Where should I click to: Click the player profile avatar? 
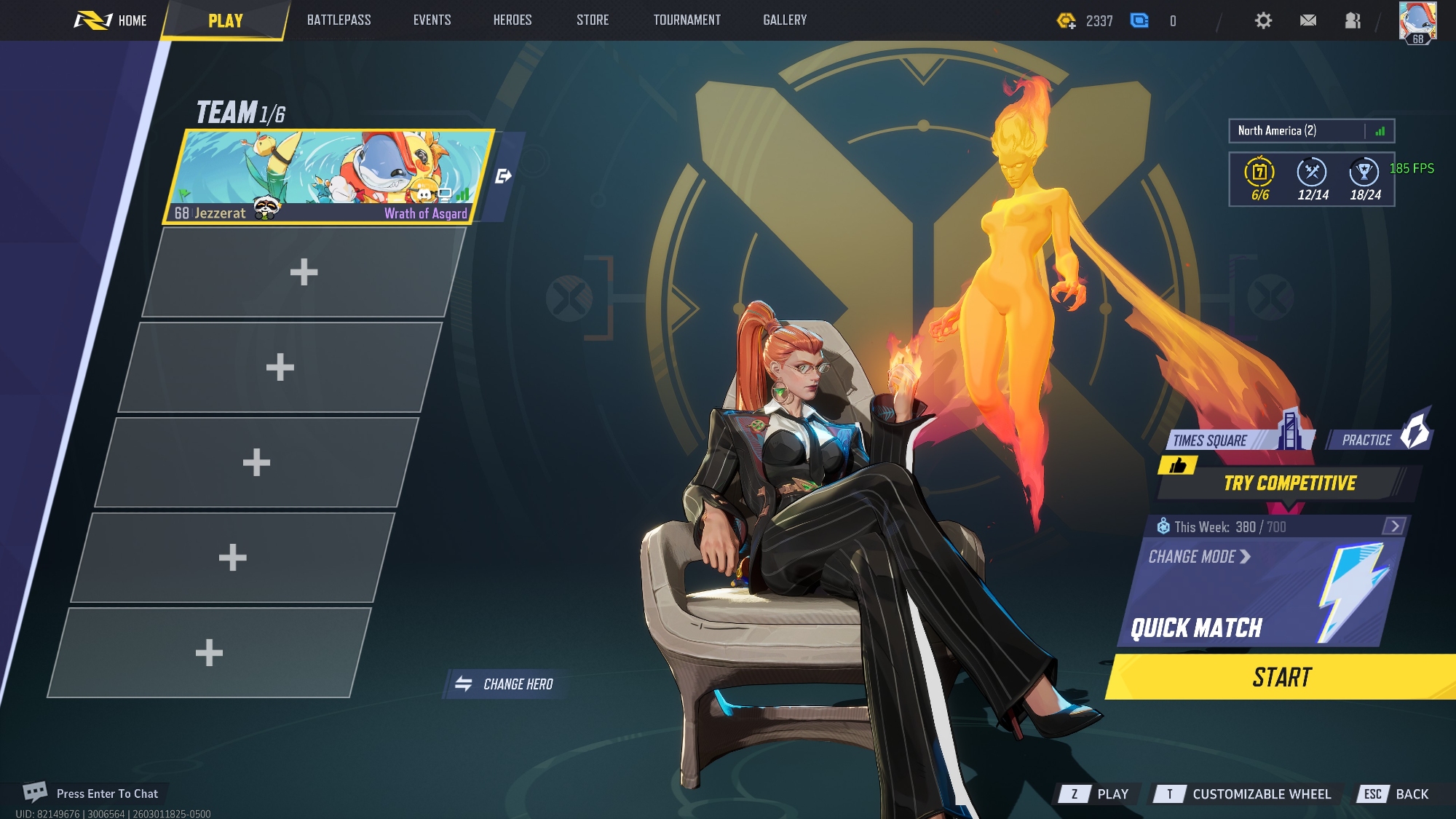(x=1417, y=22)
